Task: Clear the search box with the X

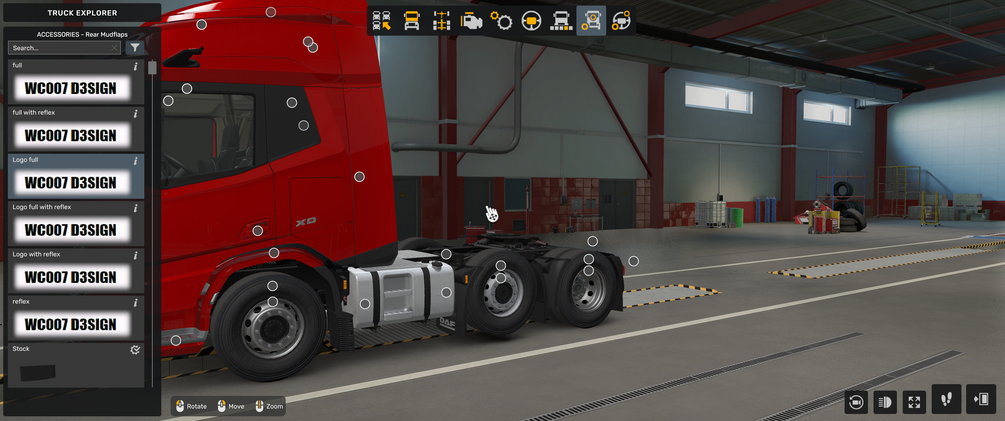Action: pyautogui.click(x=114, y=48)
